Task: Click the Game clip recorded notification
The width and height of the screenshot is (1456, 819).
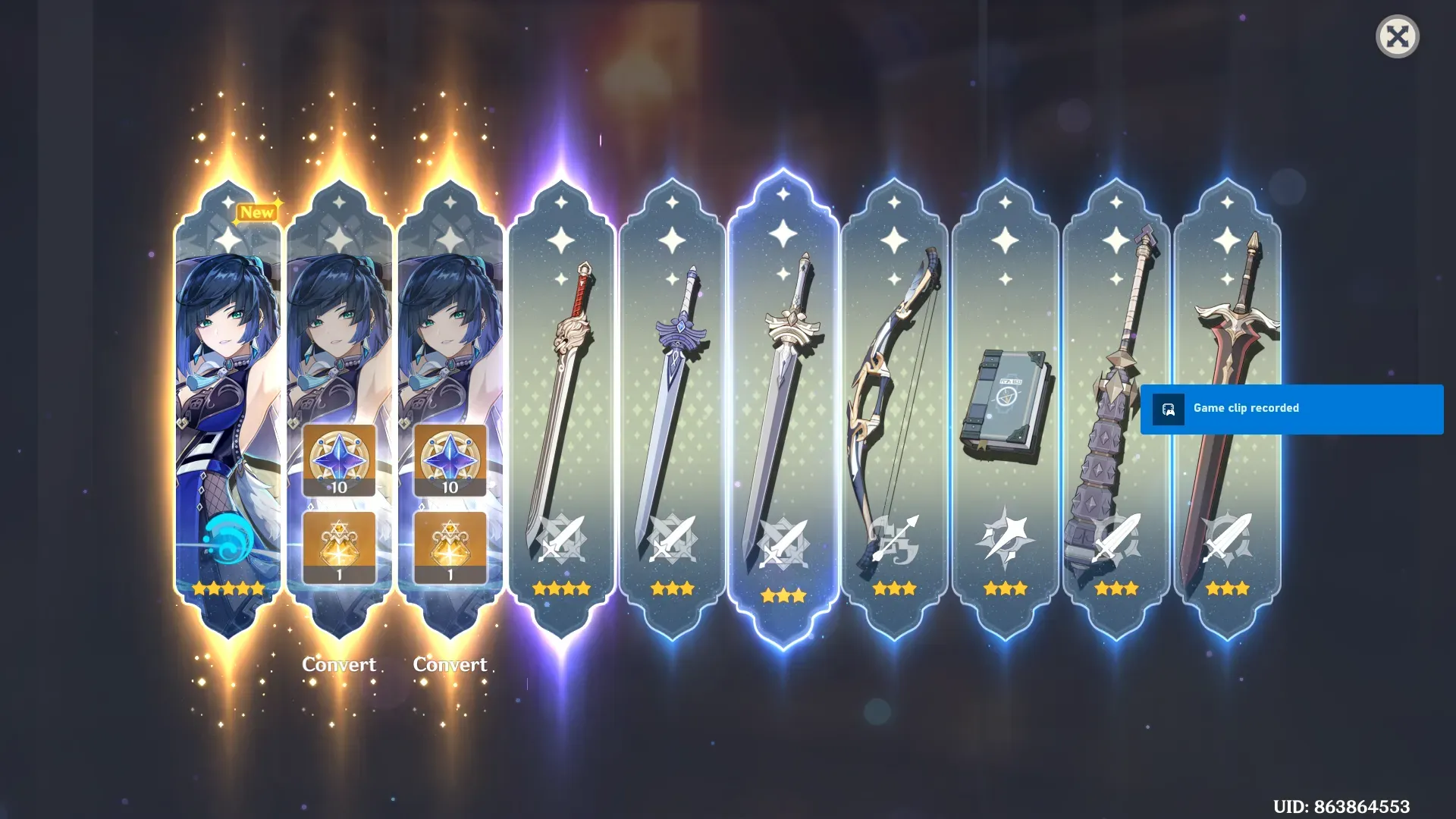Action: 1289,408
